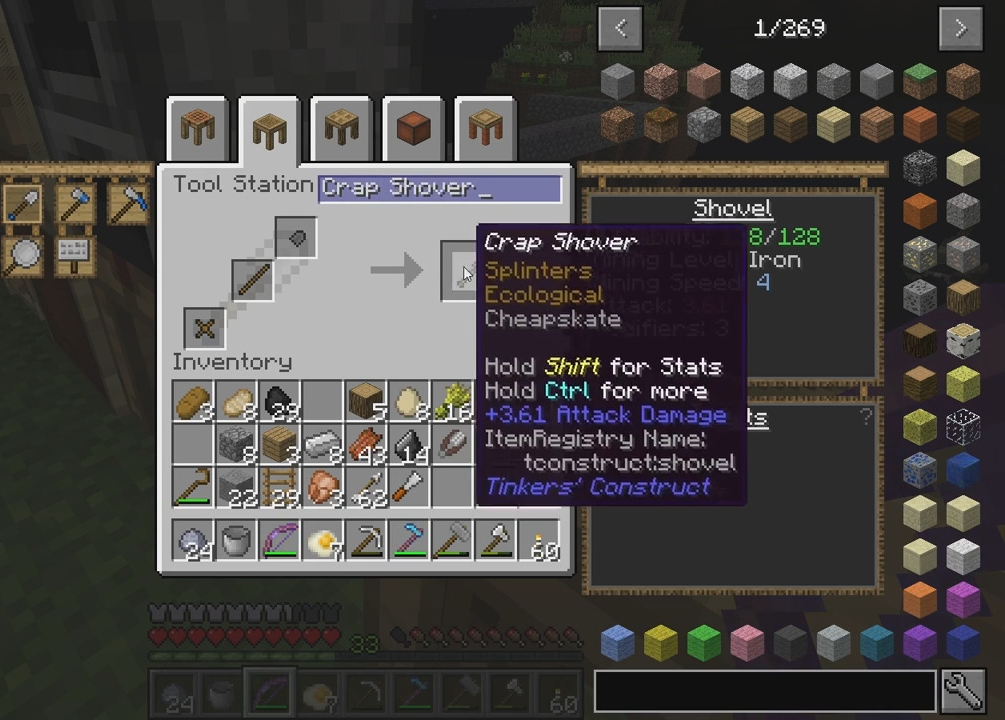Select the iron ingot stack
The height and width of the screenshot is (720, 1005).
(x=322, y=445)
